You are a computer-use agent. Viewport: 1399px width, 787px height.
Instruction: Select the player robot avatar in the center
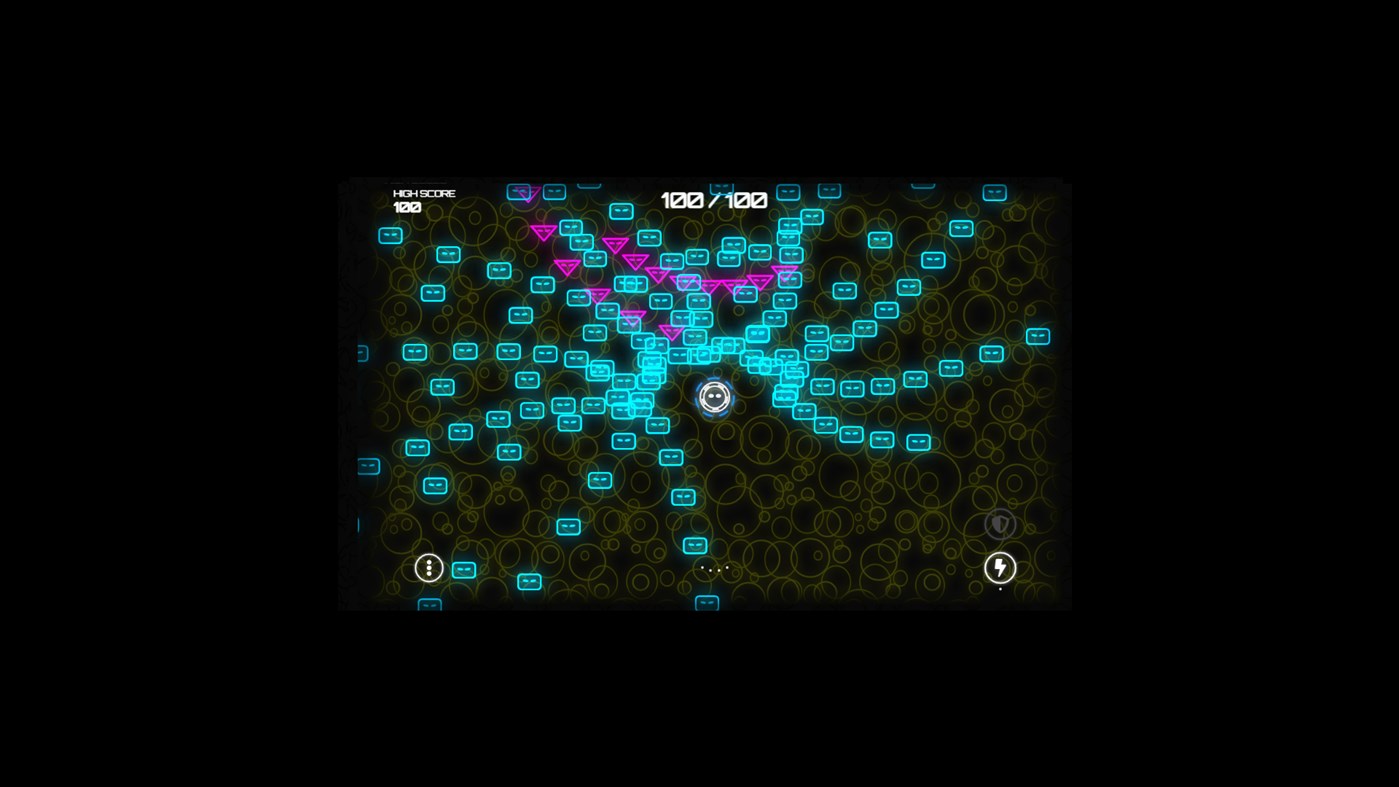coord(716,396)
